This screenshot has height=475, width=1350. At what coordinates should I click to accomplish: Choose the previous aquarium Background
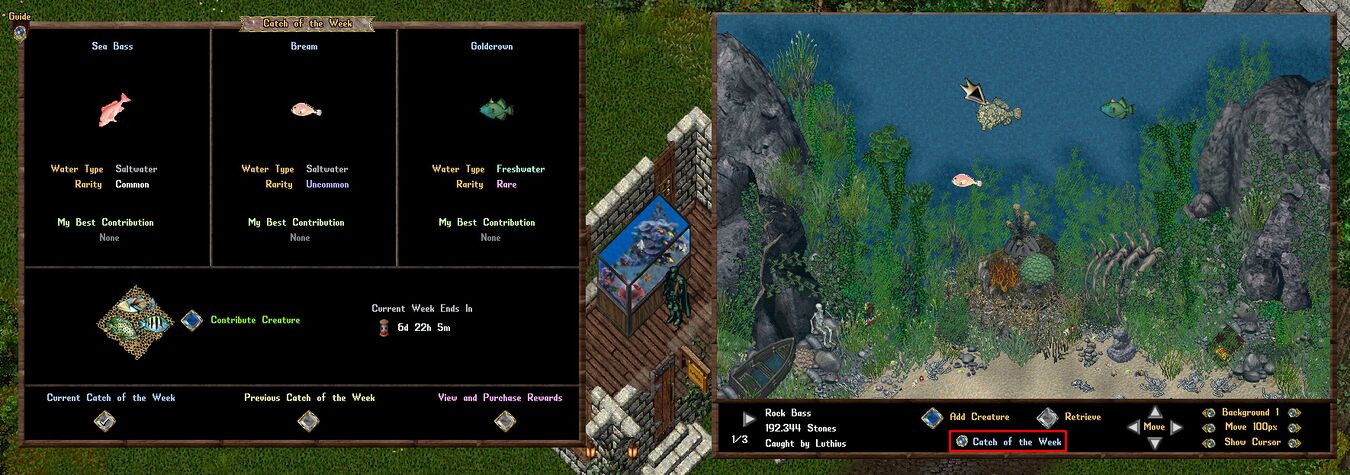[1211, 412]
